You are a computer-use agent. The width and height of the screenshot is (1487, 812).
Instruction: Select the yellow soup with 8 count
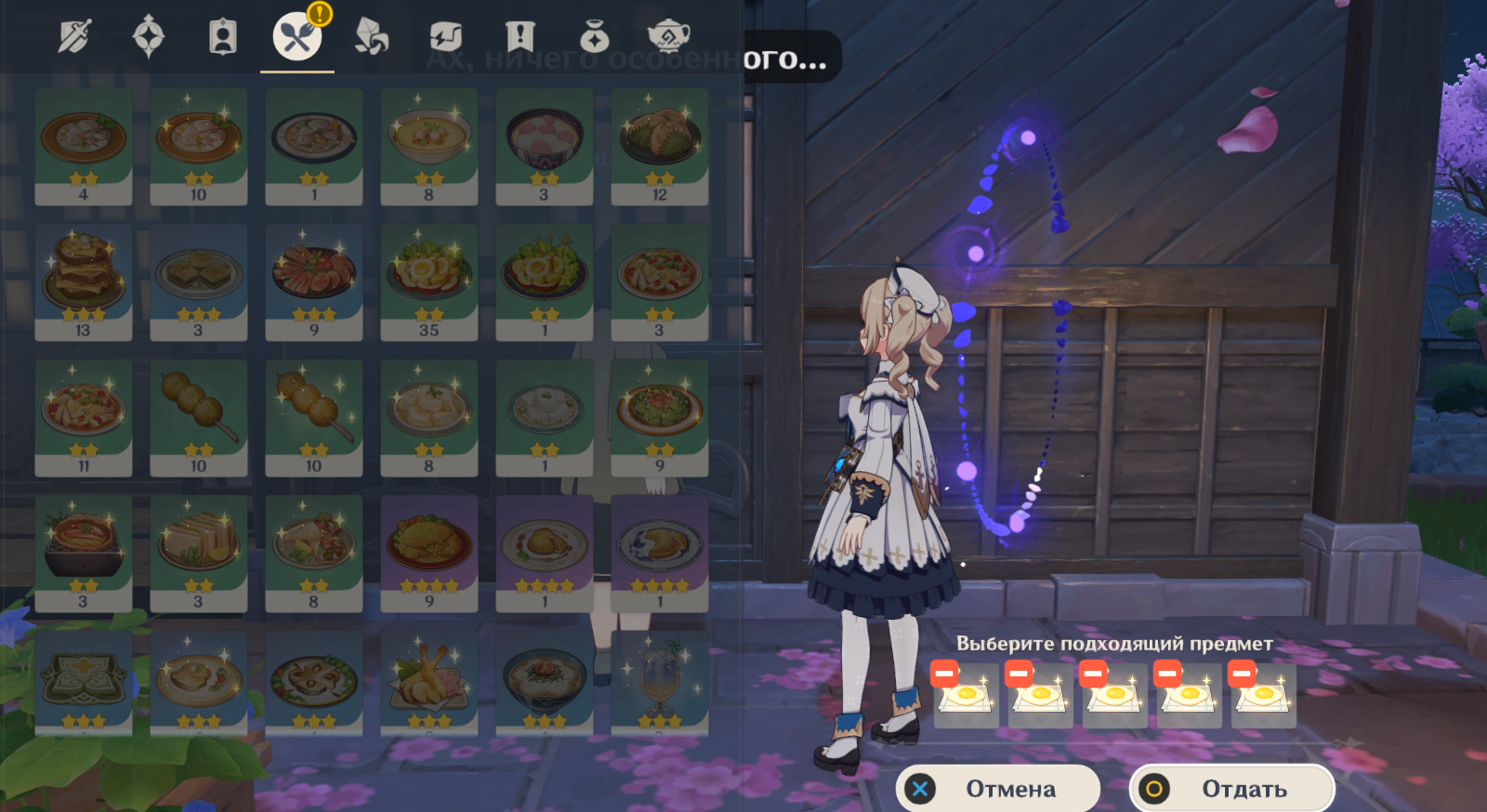click(429, 146)
